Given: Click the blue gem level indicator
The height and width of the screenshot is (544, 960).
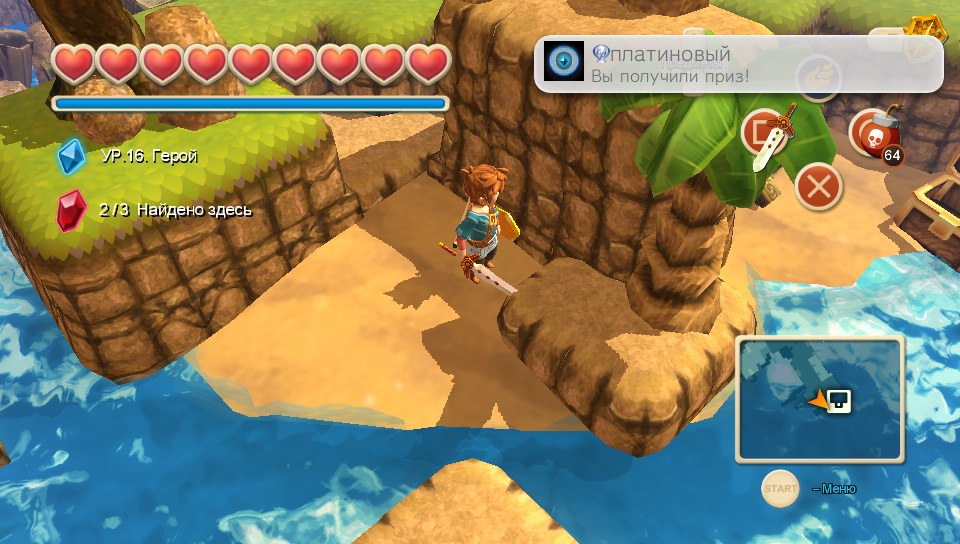Looking at the screenshot, I should (x=72, y=156).
